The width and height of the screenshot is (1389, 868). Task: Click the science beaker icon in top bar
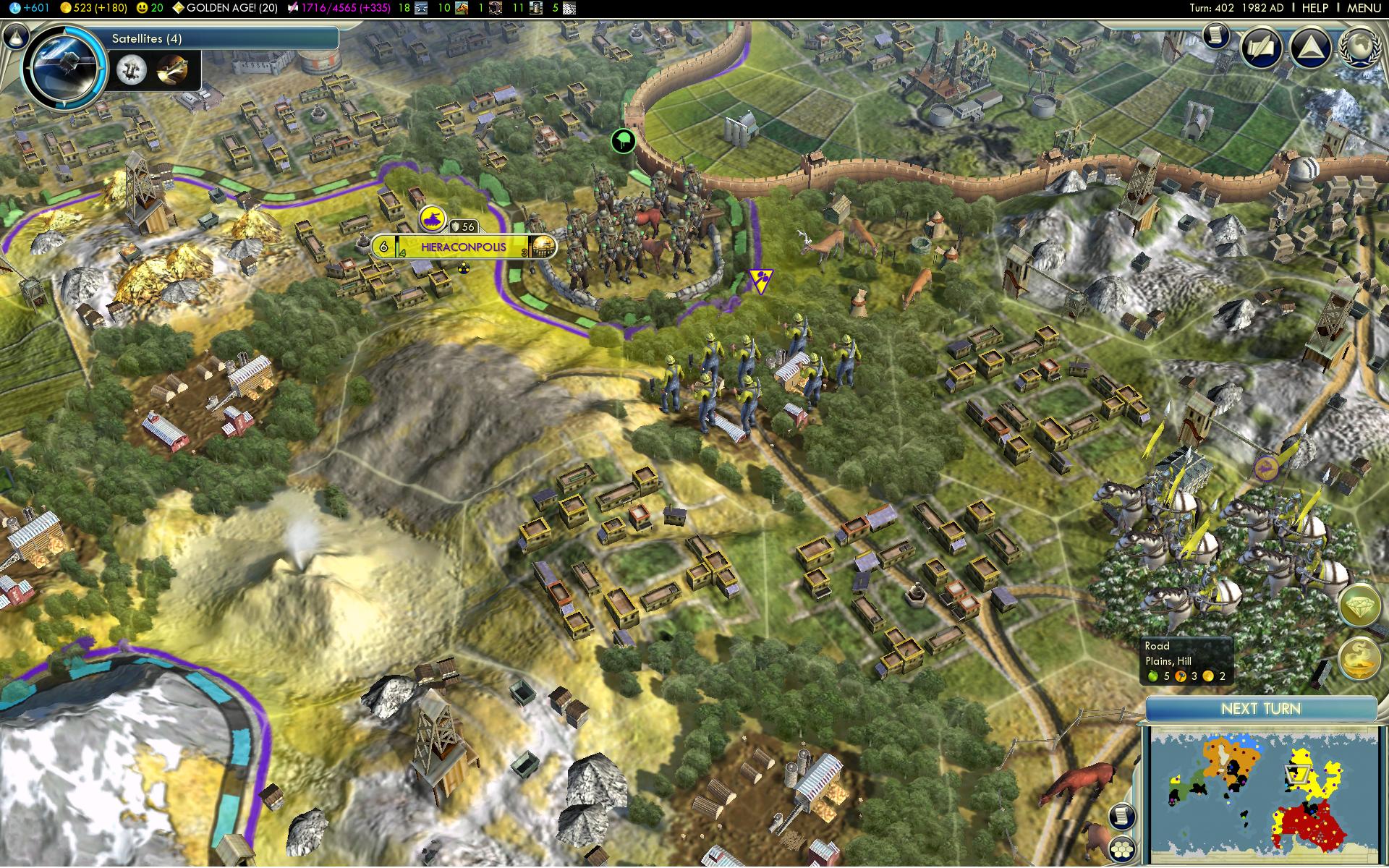click(15, 8)
